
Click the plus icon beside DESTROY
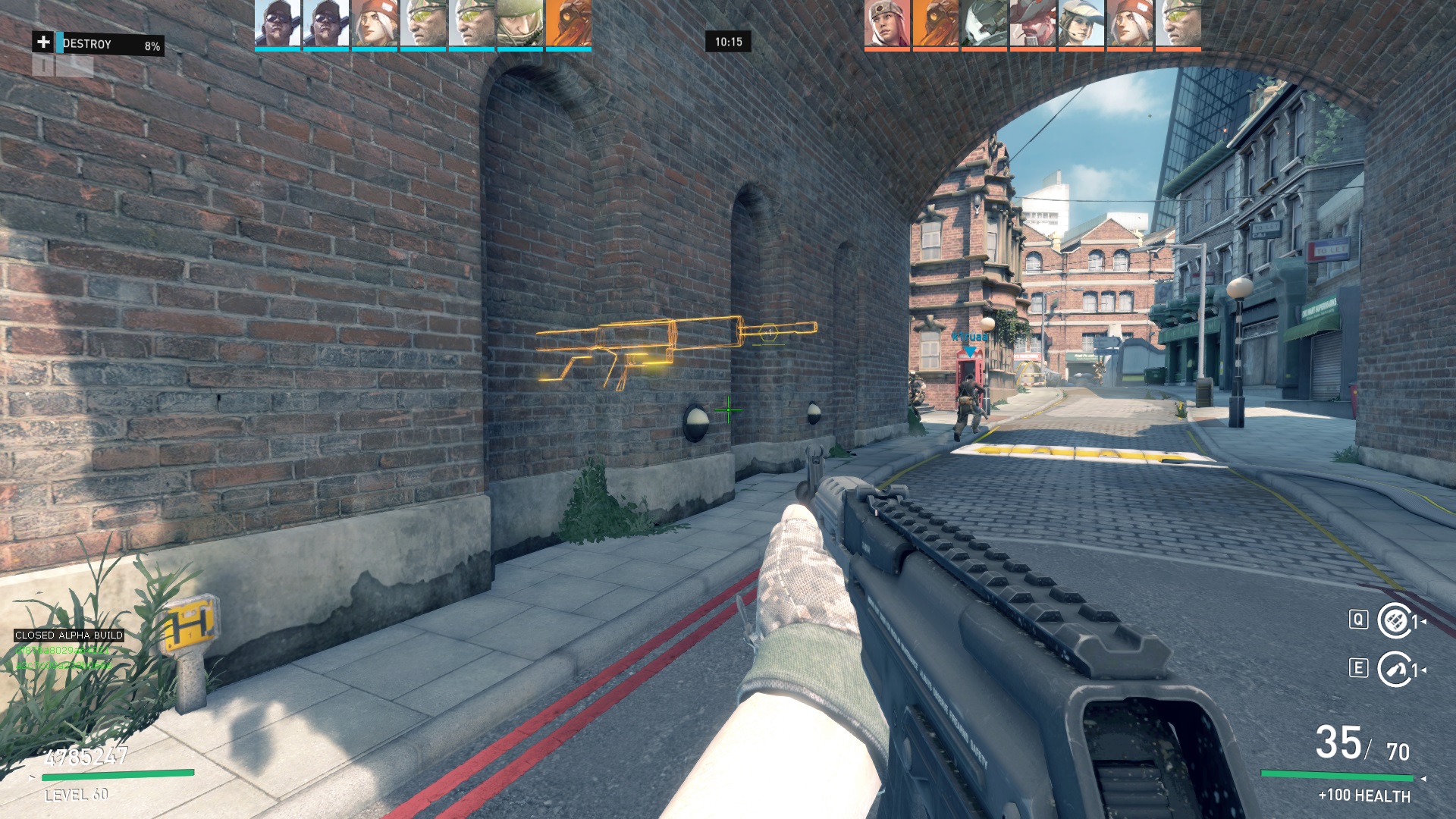point(43,42)
